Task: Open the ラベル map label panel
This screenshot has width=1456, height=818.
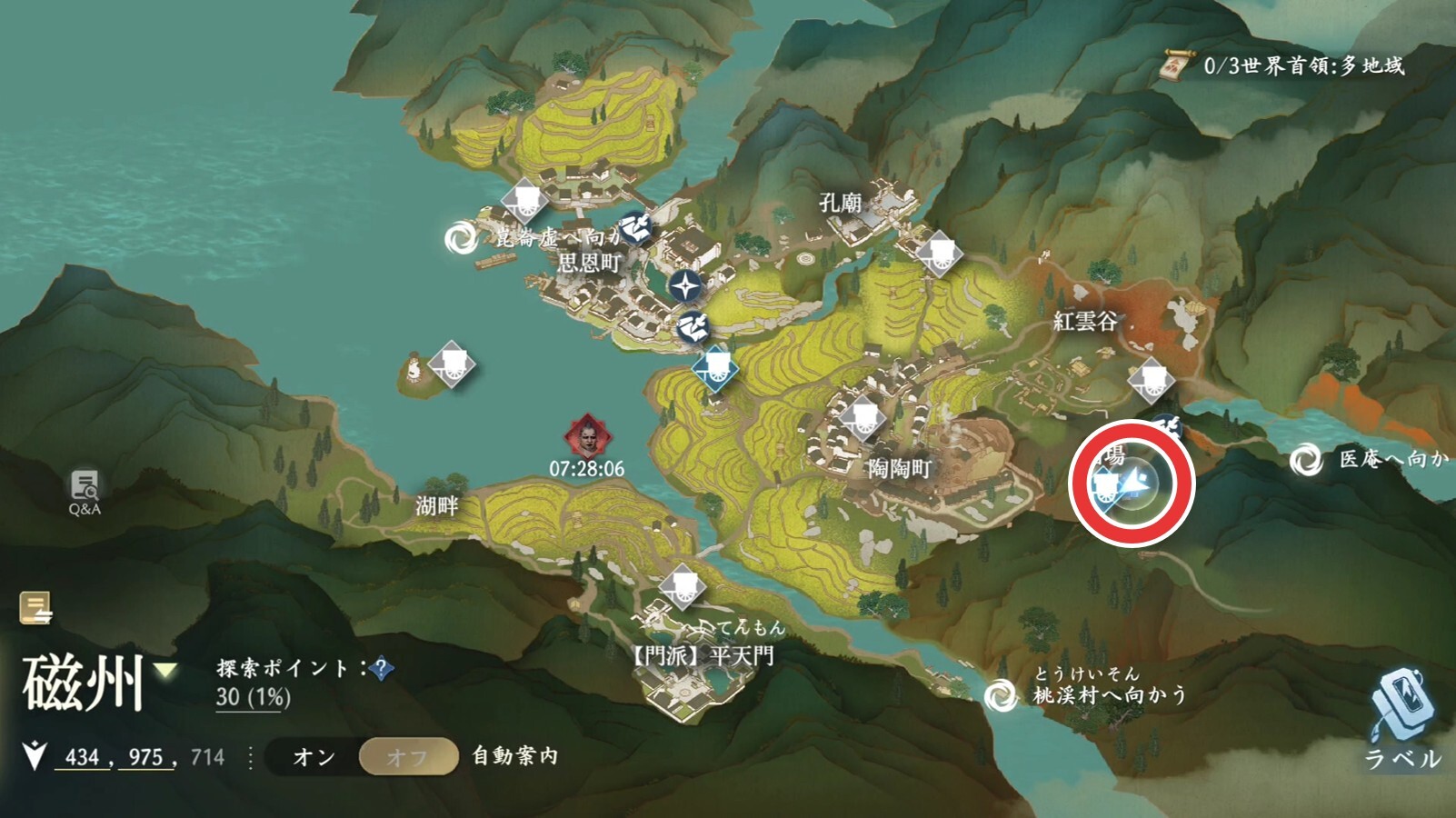Action: point(1401,718)
